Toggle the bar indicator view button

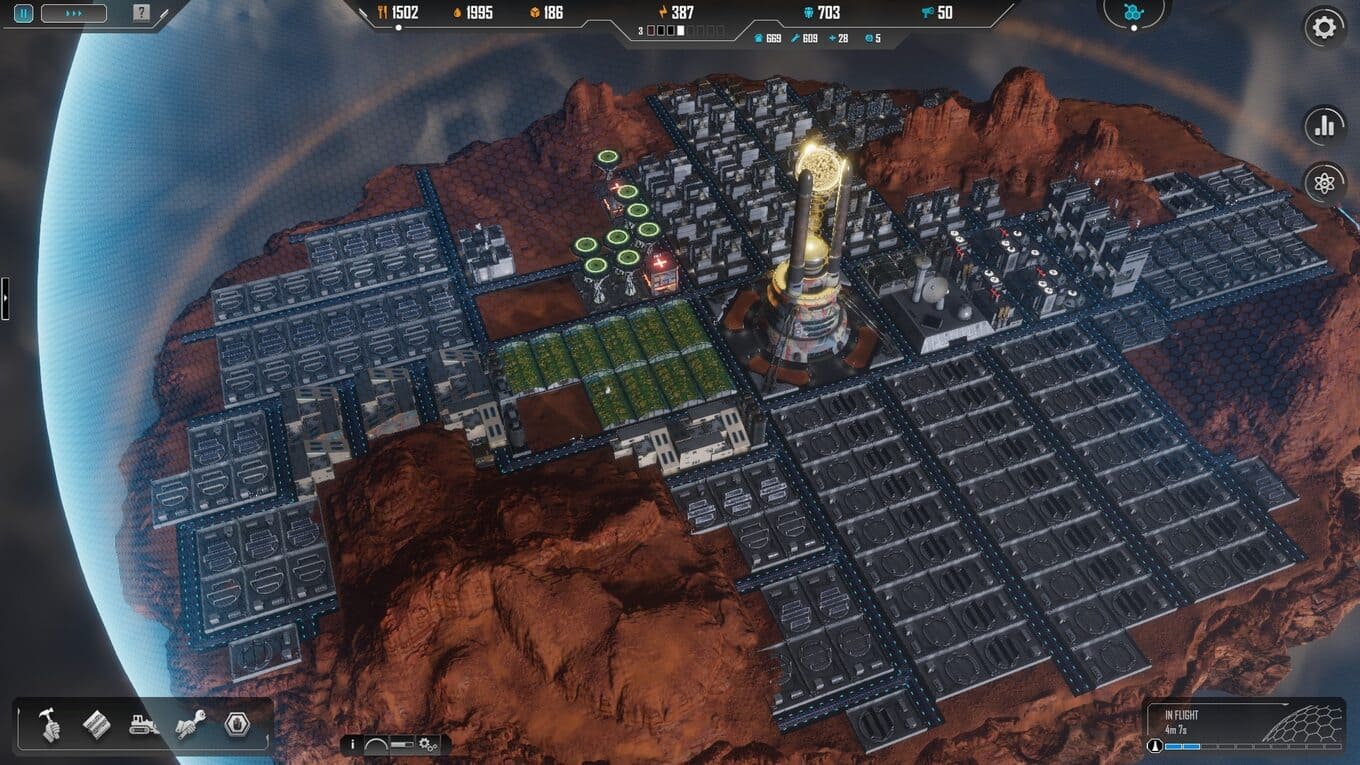pos(402,745)
